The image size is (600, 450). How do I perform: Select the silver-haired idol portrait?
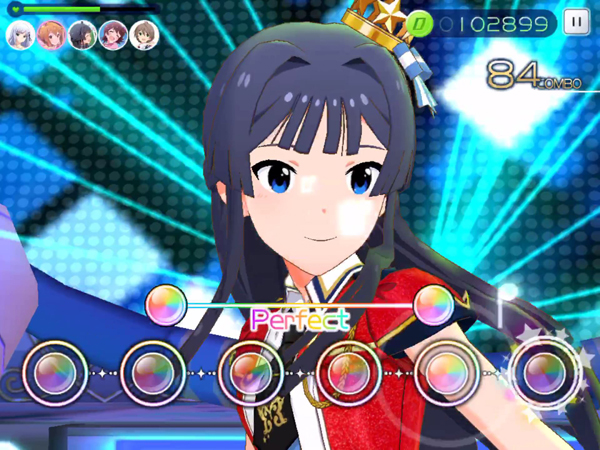click(x=19, y=35)
